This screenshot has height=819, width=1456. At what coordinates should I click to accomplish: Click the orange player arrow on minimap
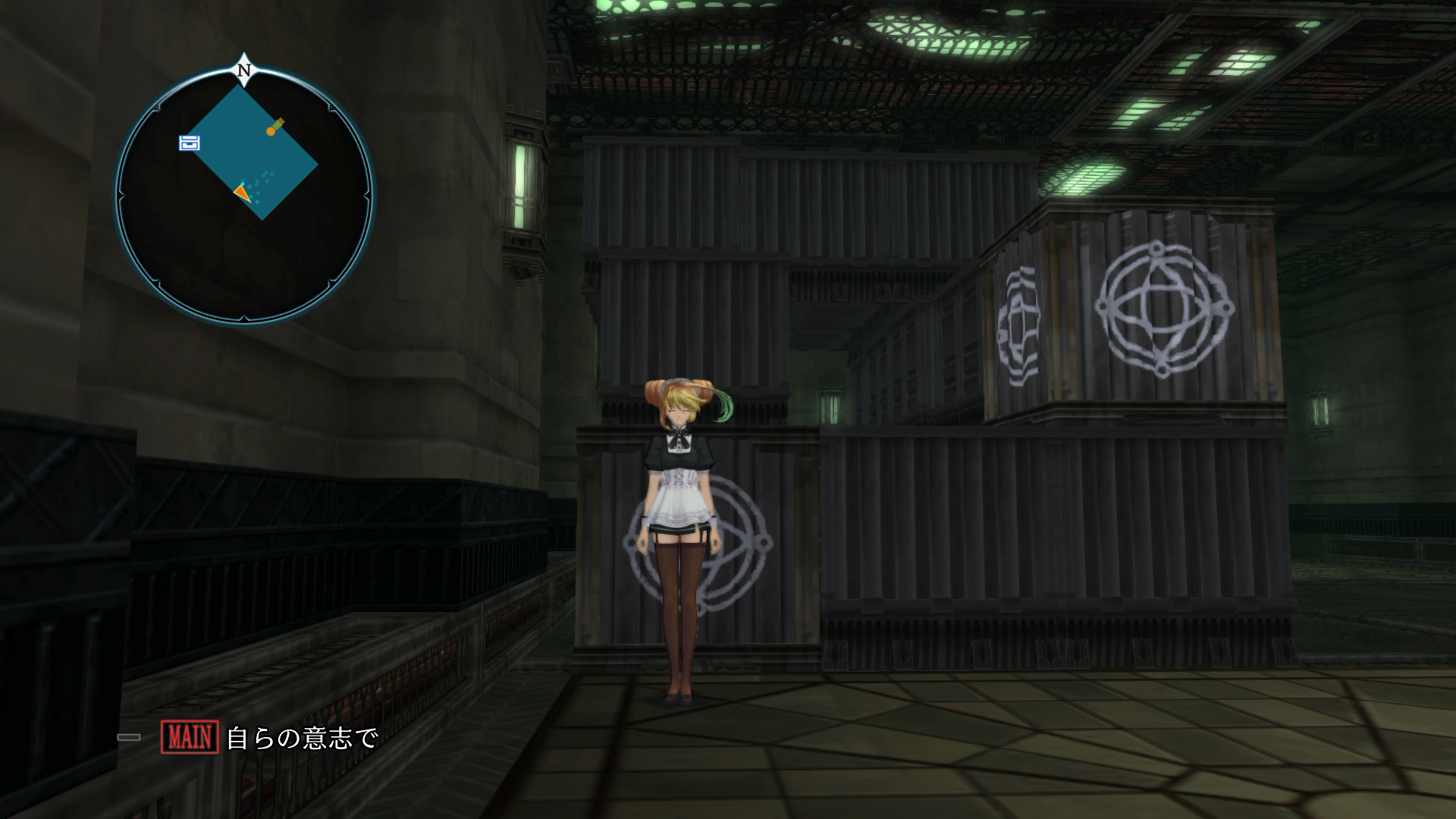242,193
